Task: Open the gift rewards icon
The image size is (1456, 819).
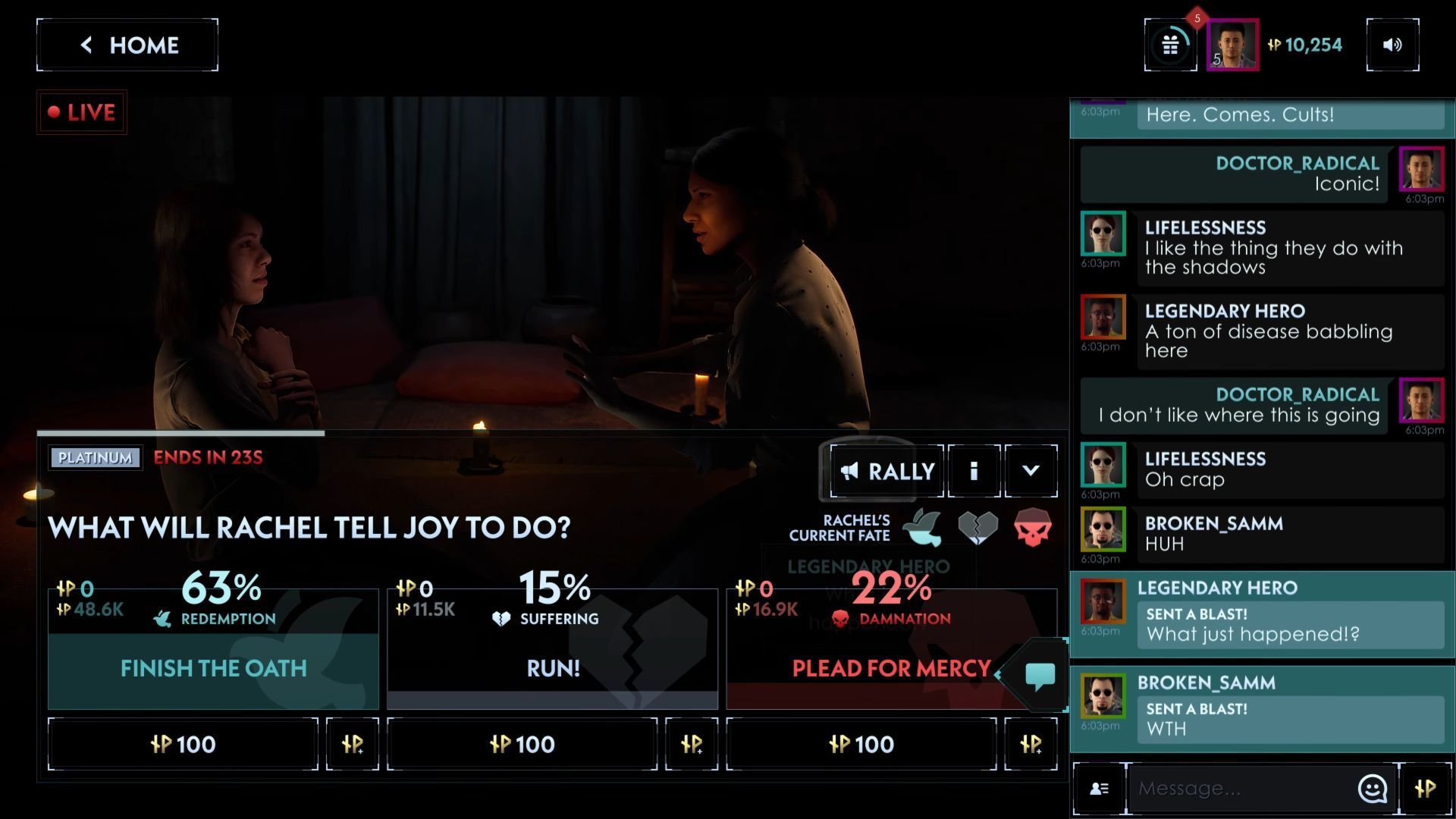Action: [1170, 45]
